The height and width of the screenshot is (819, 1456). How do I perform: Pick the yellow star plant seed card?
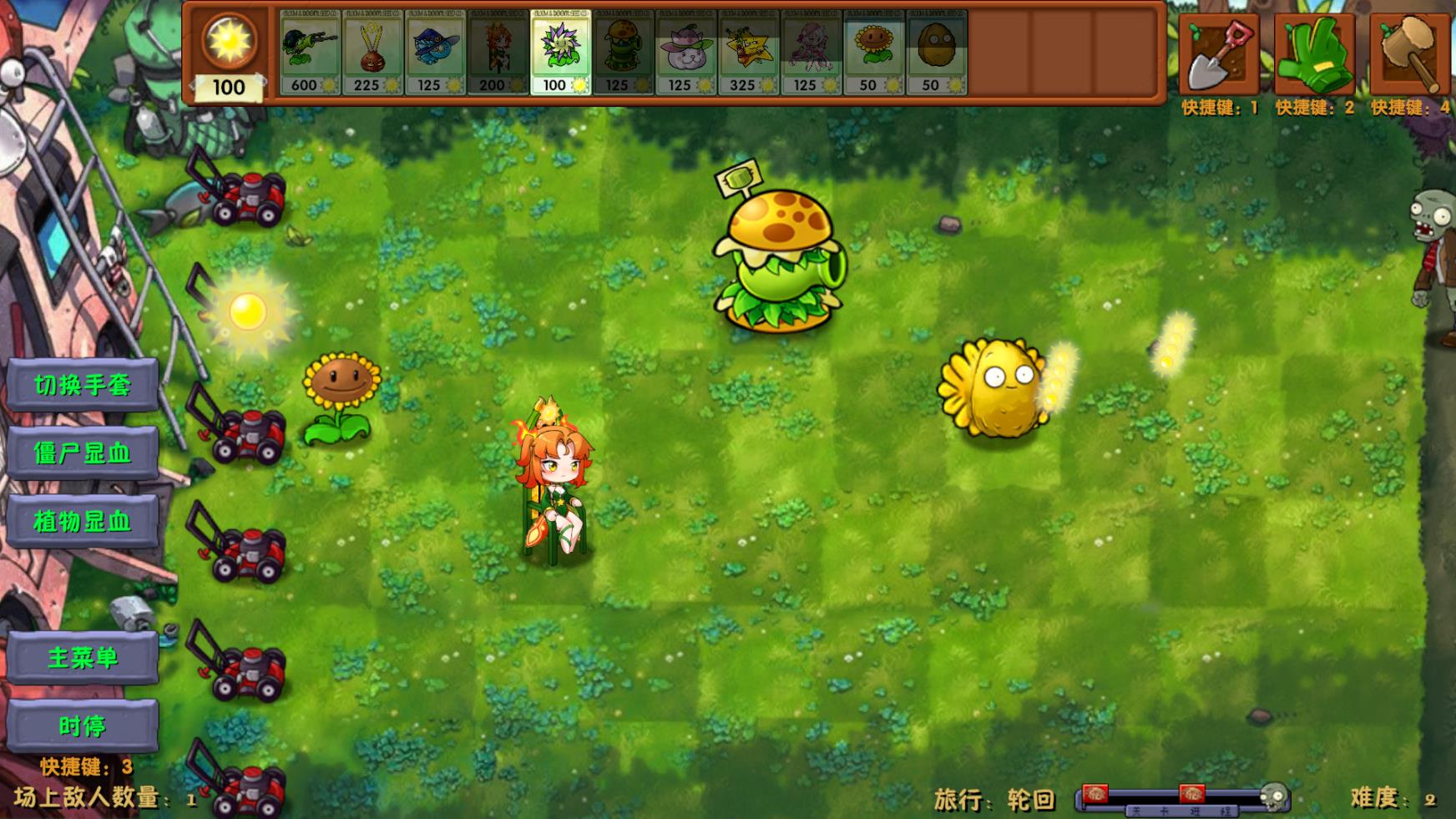point(748,52)
